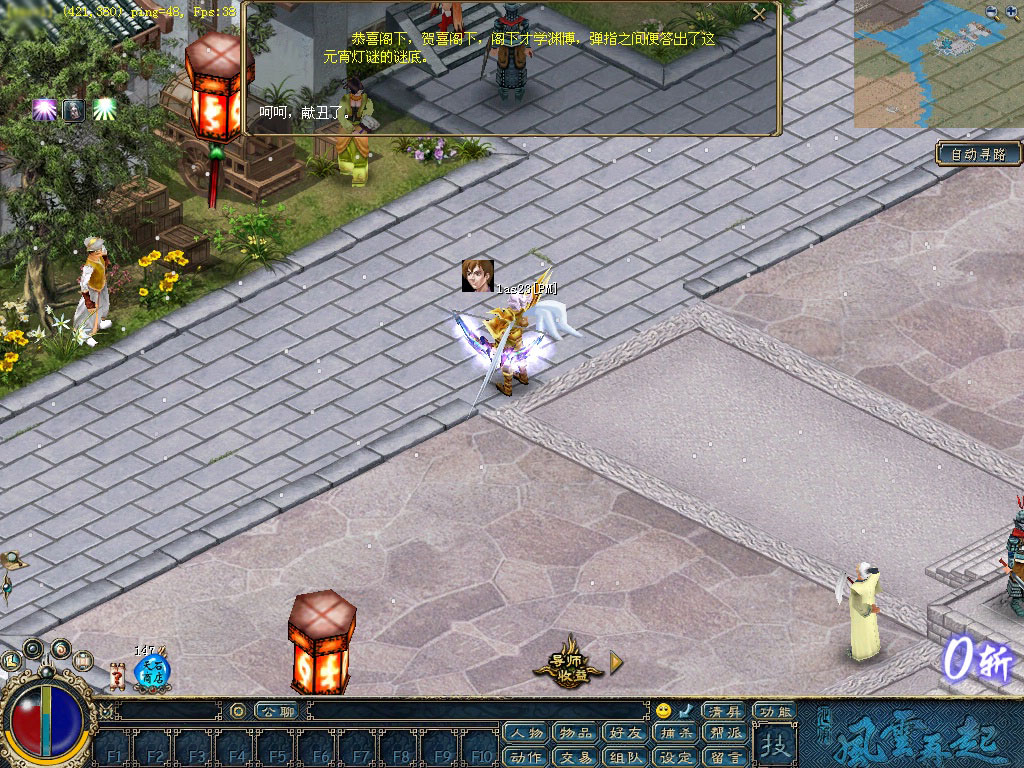The image size is (1024, 768).
Task: Open the smiley emoticon picker
Action: point(663,710)
